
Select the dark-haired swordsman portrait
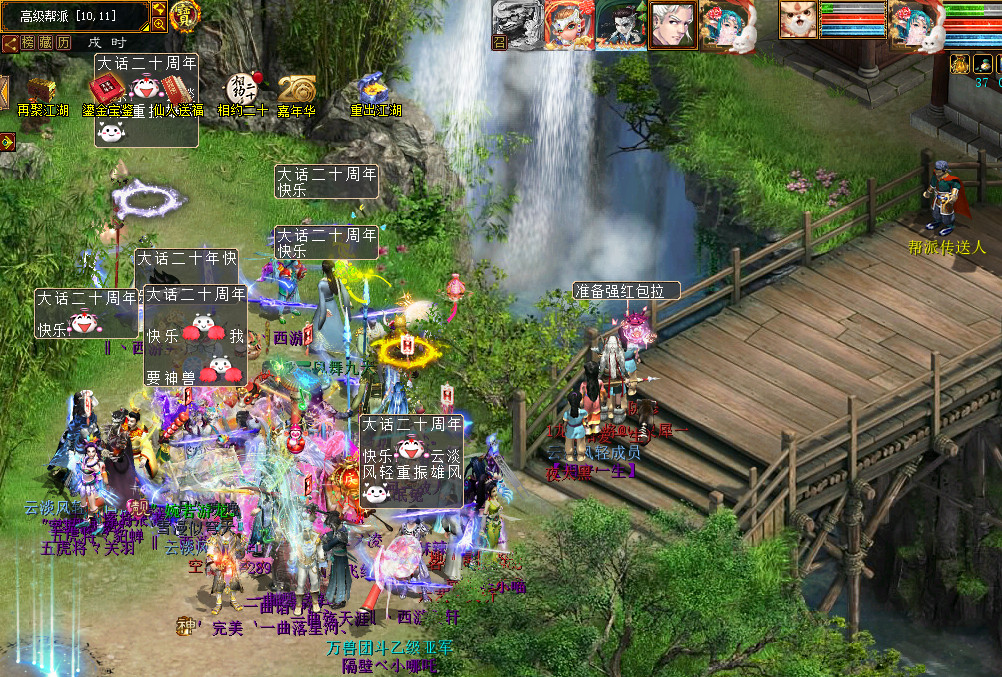[x=621, y=24]
